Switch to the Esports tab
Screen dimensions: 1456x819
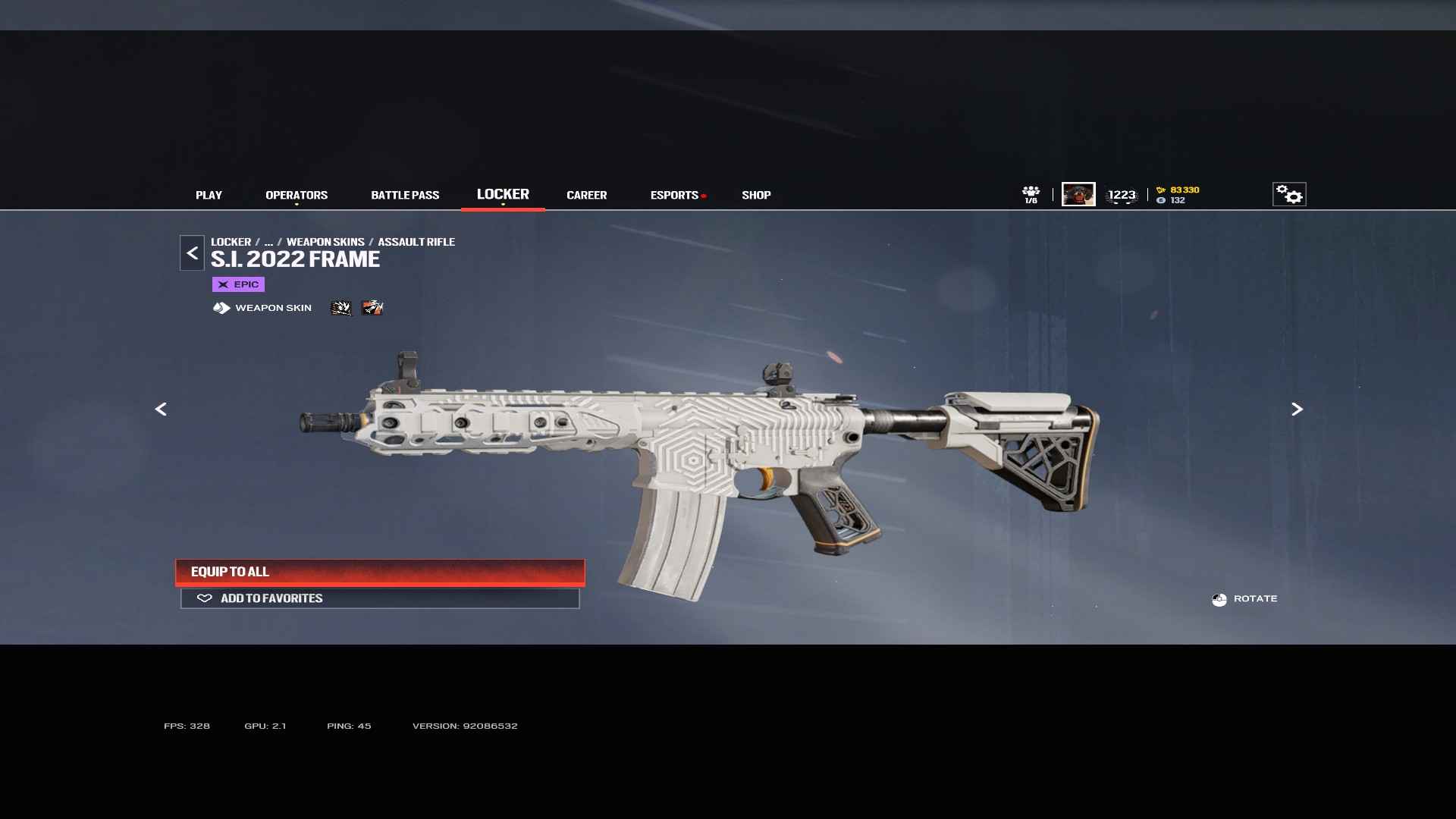pos(674,195)
